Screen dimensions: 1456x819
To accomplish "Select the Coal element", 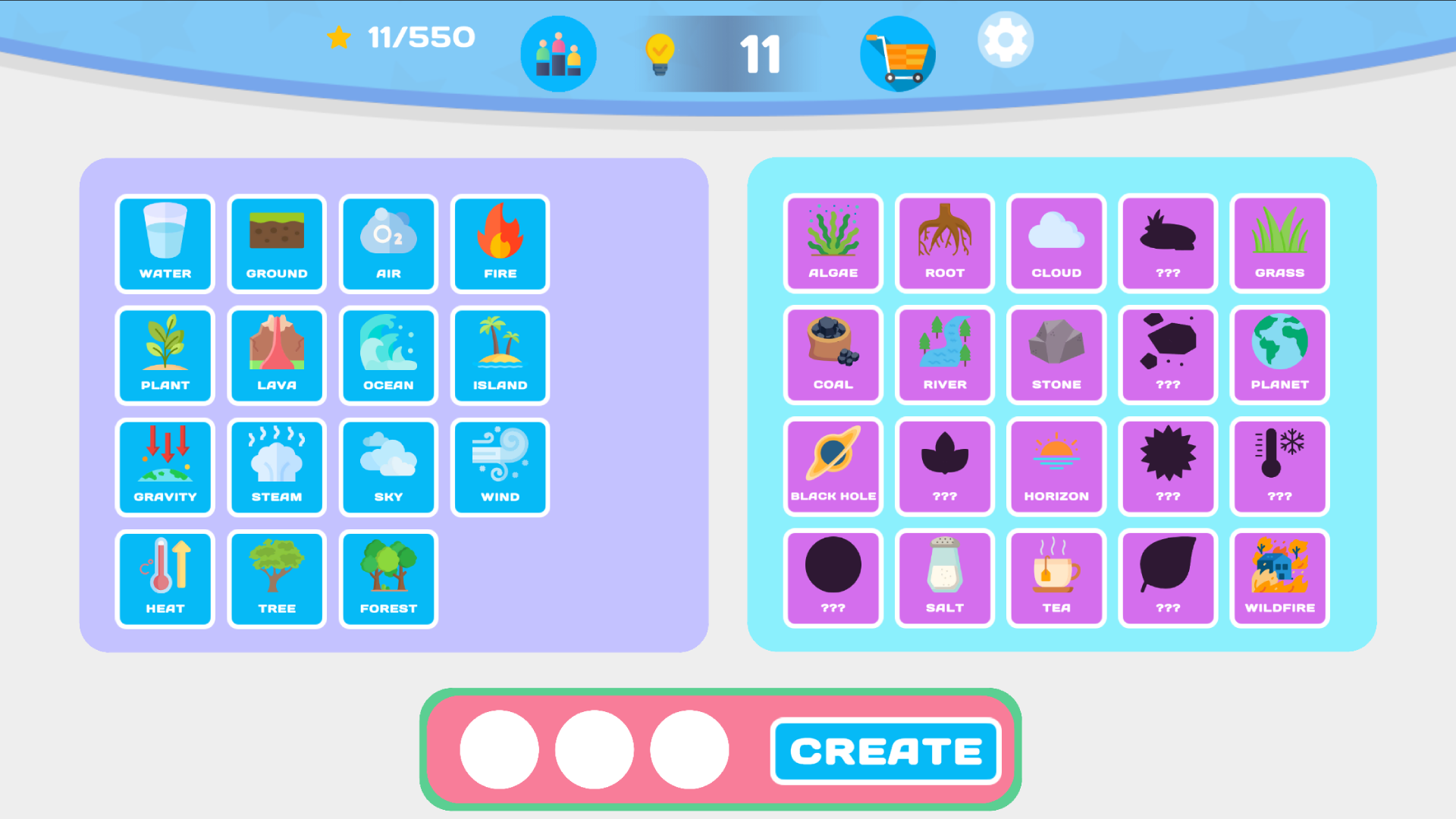I will pos(833,355).
